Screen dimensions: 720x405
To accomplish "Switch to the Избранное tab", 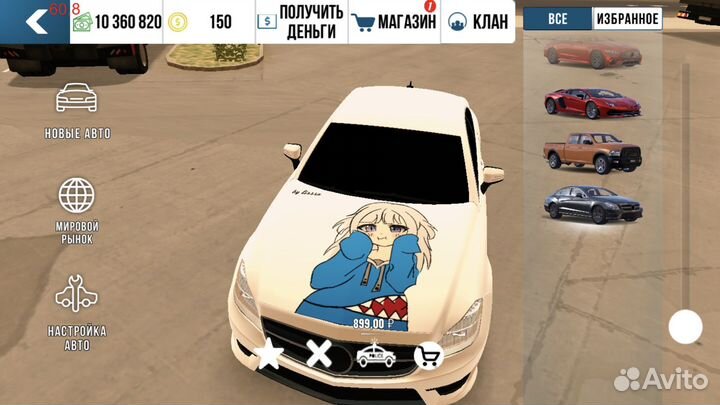I will coord(627,18).
